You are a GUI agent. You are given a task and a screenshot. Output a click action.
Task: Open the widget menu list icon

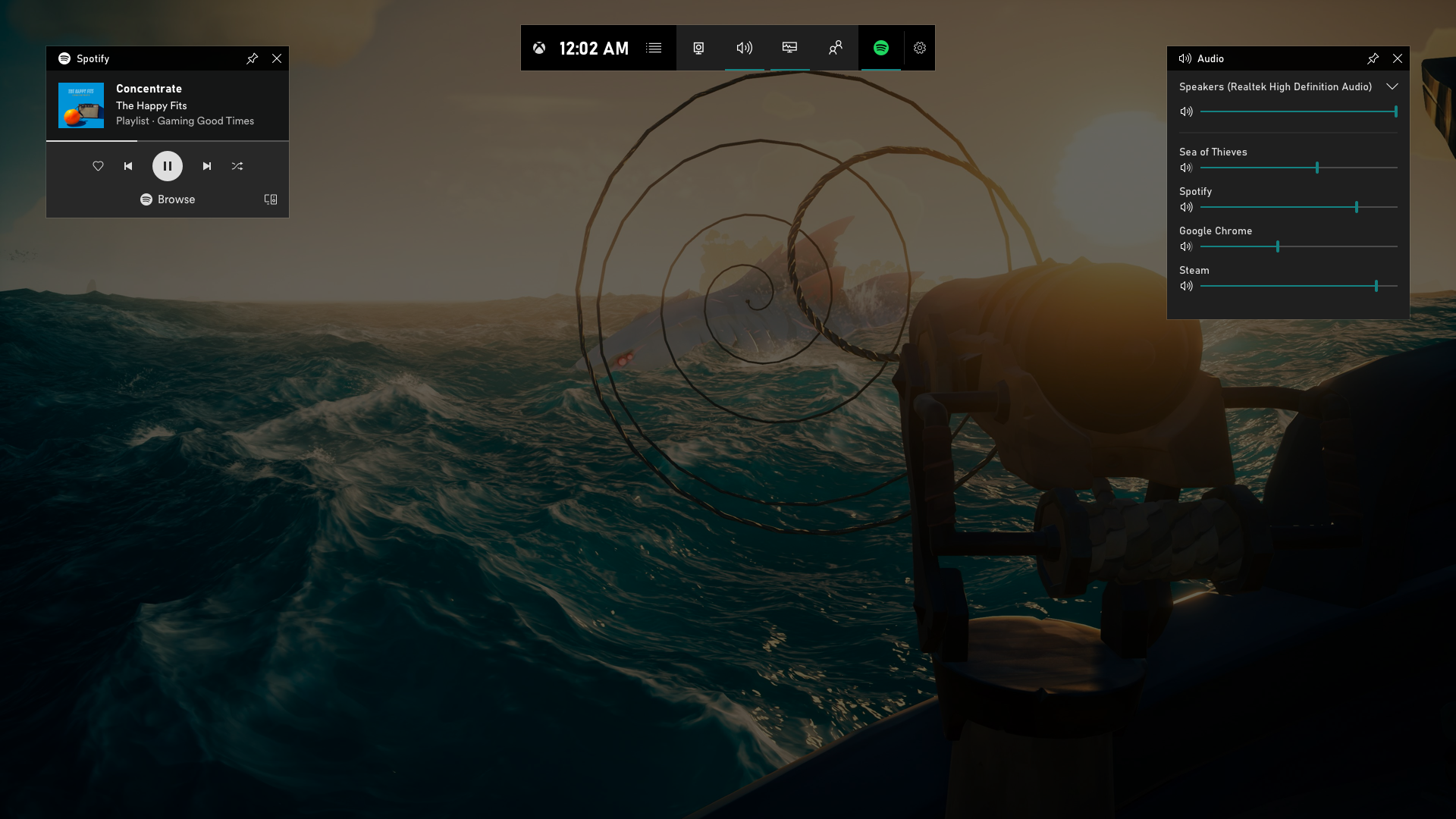click(x=654, y=48)
